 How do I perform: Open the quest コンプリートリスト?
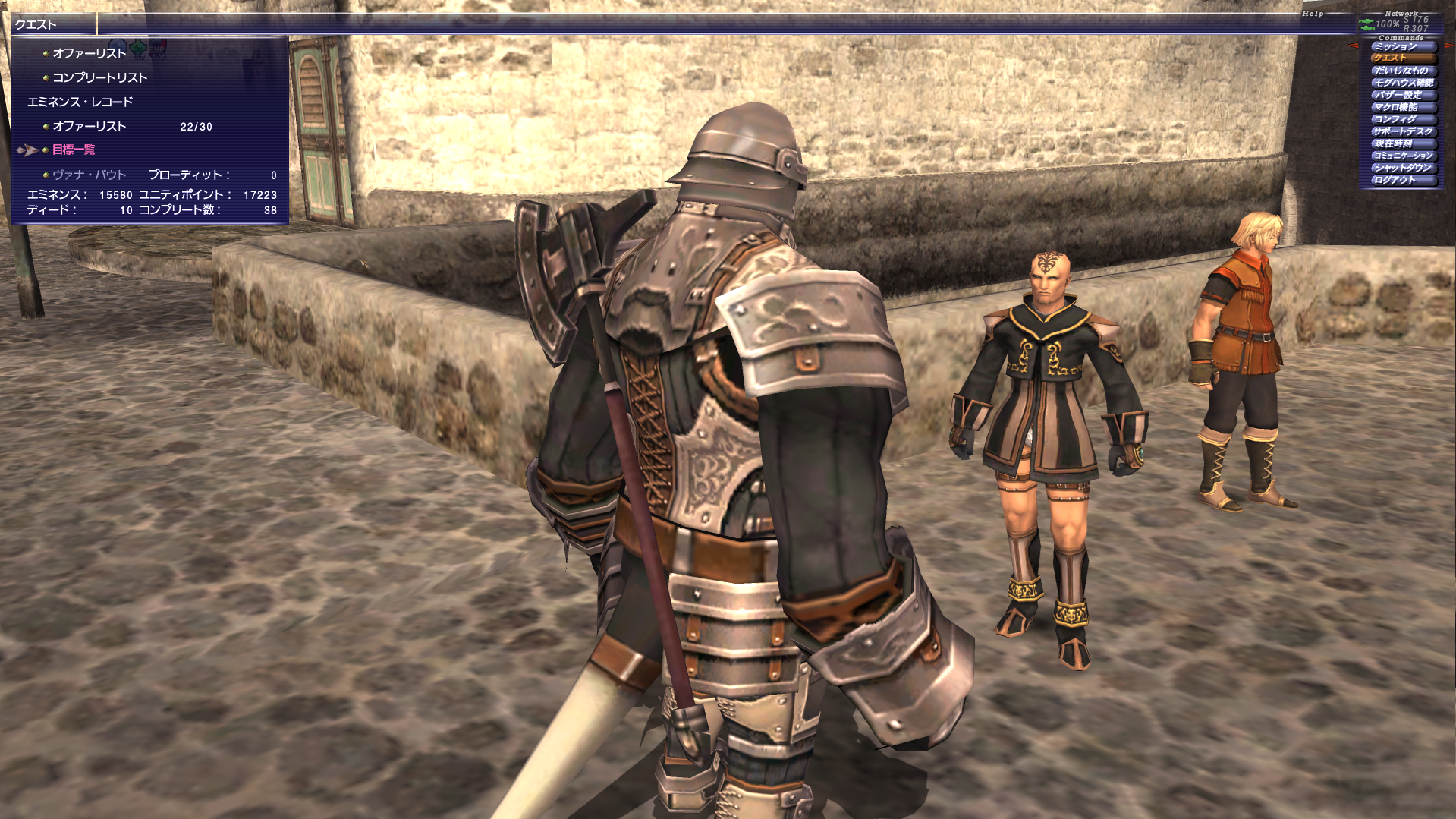pyautogui.click(x=99, y=78)
